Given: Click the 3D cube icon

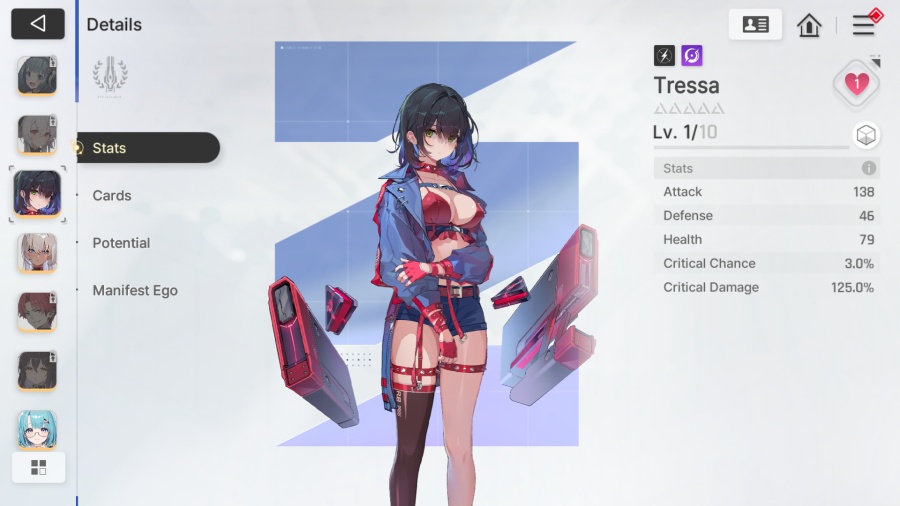Looking at the screenshot, I should (866, 135).
